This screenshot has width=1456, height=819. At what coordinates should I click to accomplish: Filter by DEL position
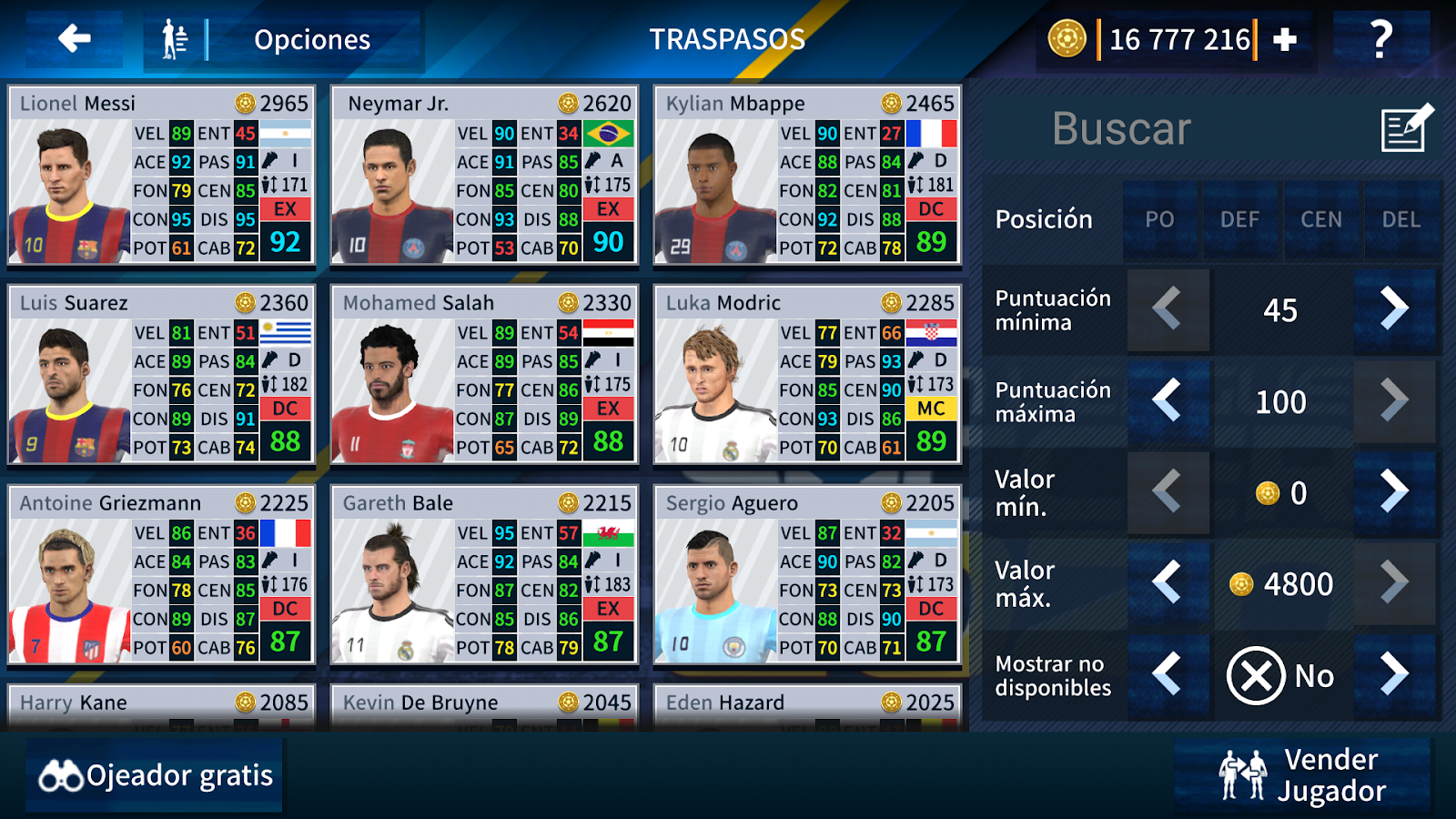coord(1401,220)
